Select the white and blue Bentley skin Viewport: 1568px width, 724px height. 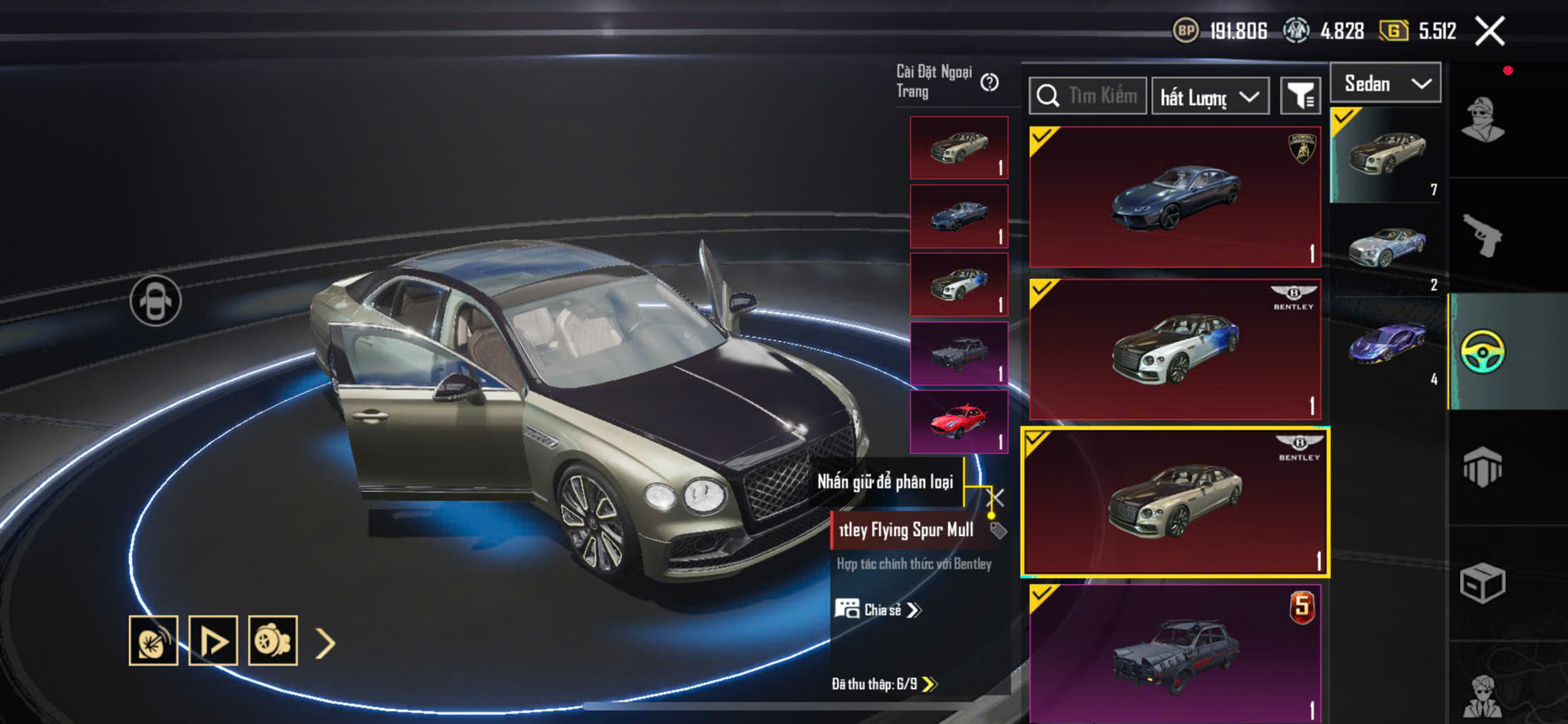click(1175, 350)
